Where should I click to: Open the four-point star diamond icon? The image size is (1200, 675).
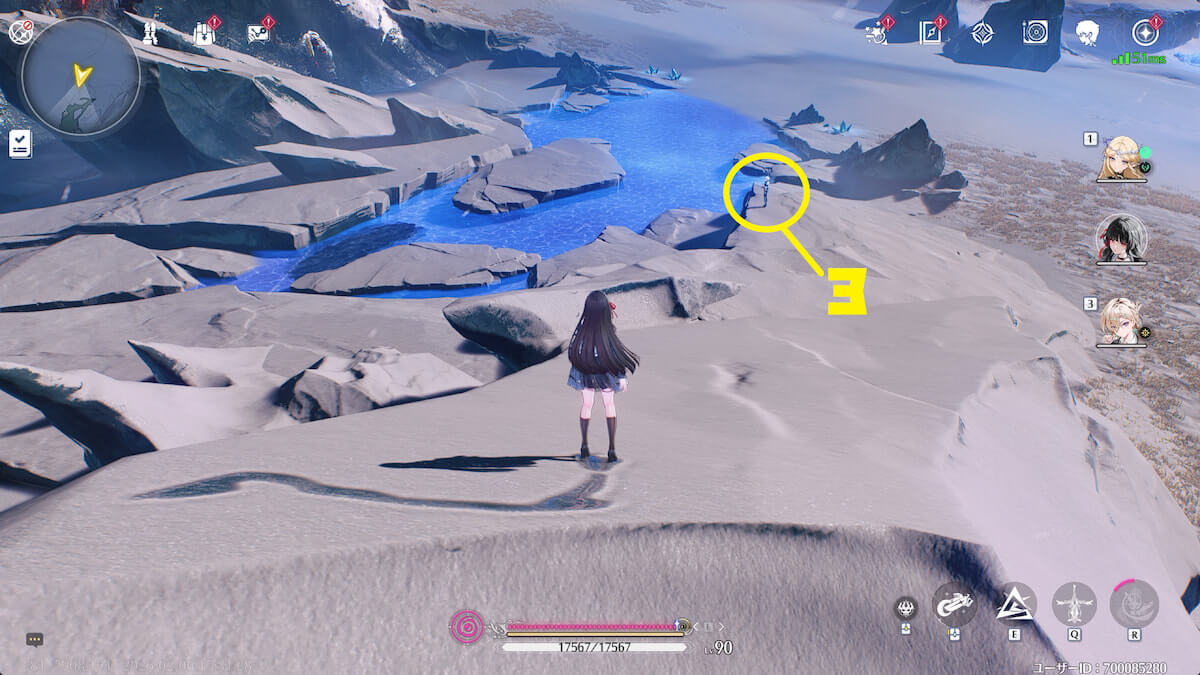[x=982, y=33]
